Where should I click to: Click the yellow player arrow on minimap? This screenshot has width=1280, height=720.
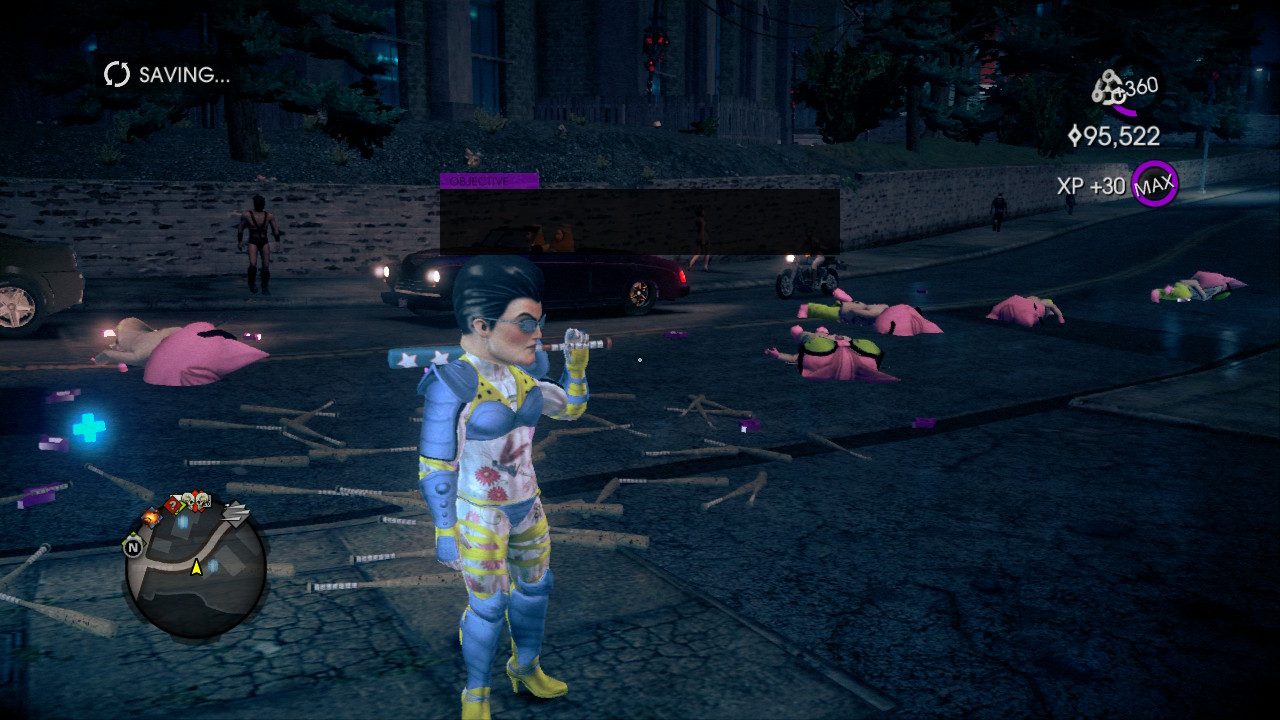(197, 568)
